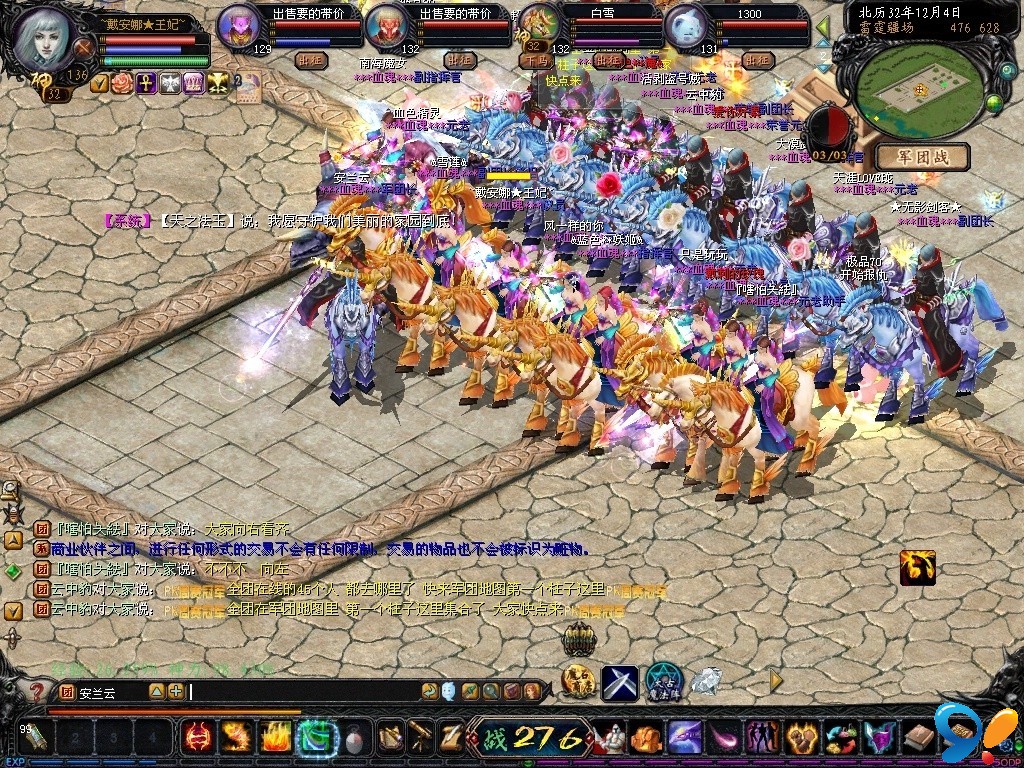1024x768 pixels.
Task: Click the red and black round orb
Action: point(825,128)
